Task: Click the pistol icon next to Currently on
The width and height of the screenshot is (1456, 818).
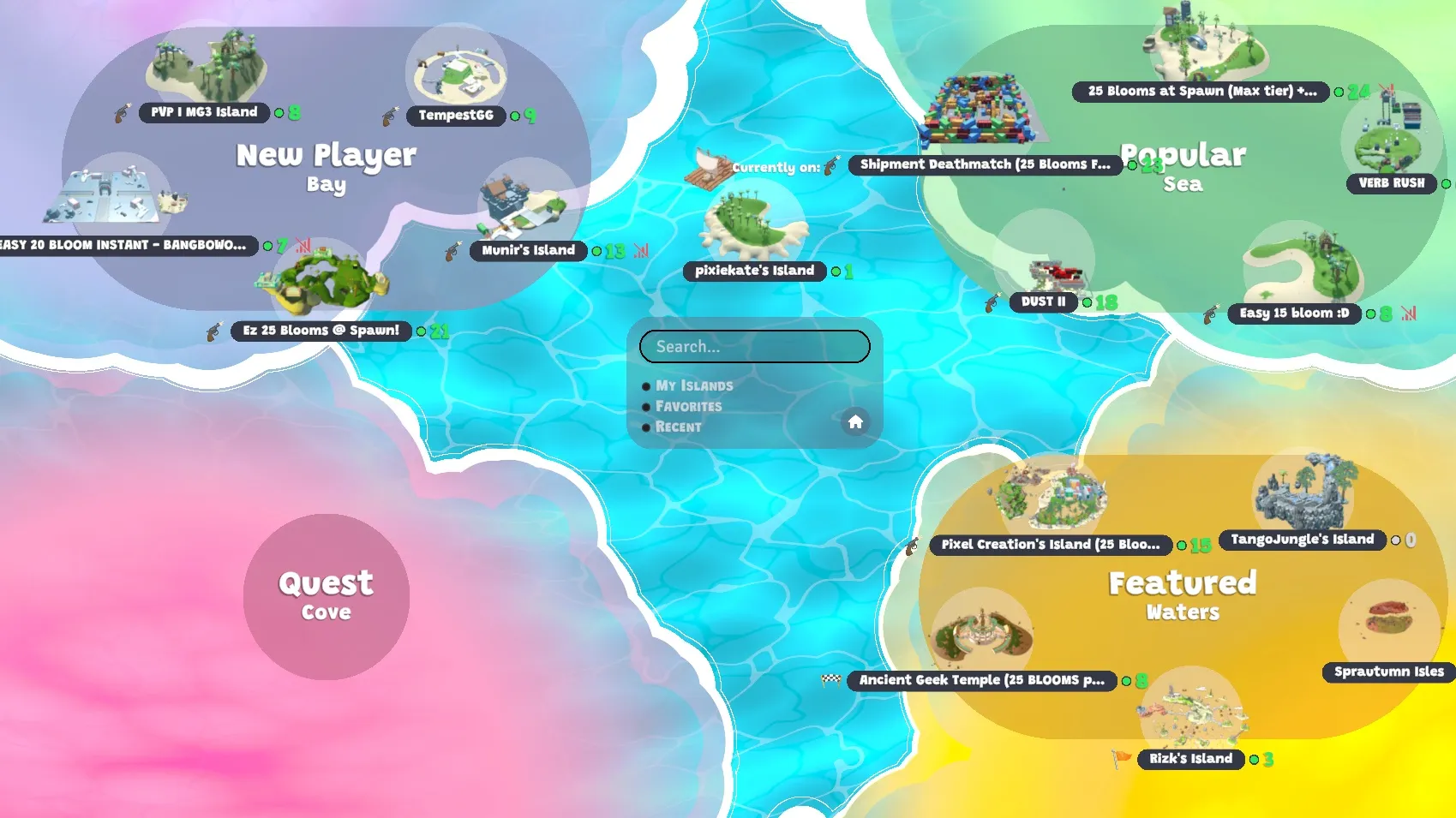Action: 828,166
